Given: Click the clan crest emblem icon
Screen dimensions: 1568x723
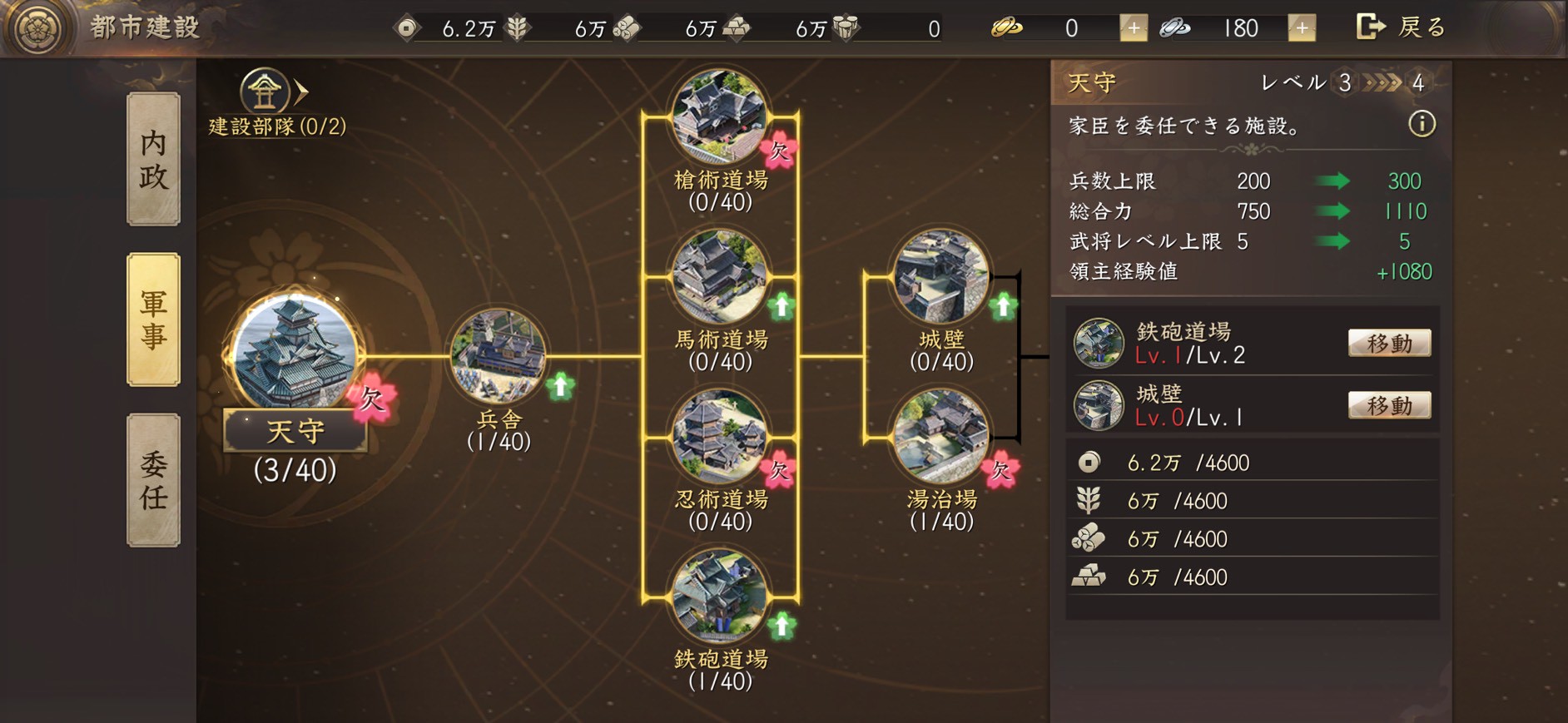Looking at the screenshot, I should (x=37, y=28).
